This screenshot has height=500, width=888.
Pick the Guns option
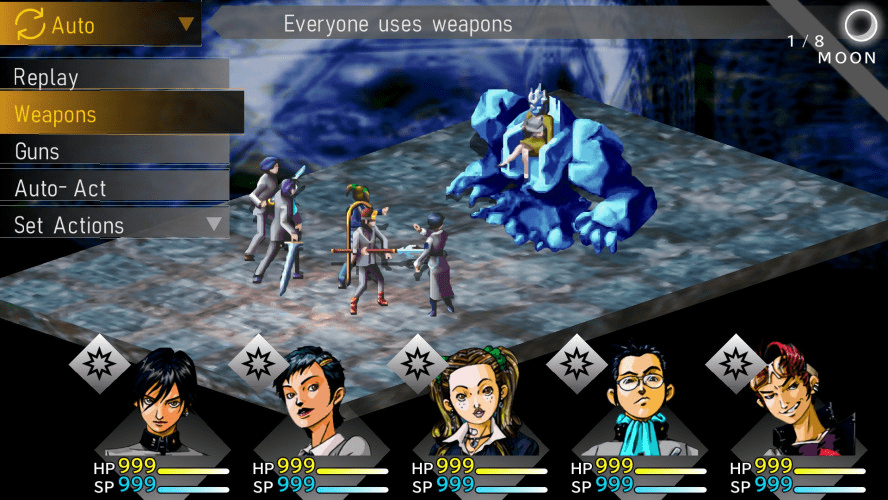point(115,151)
